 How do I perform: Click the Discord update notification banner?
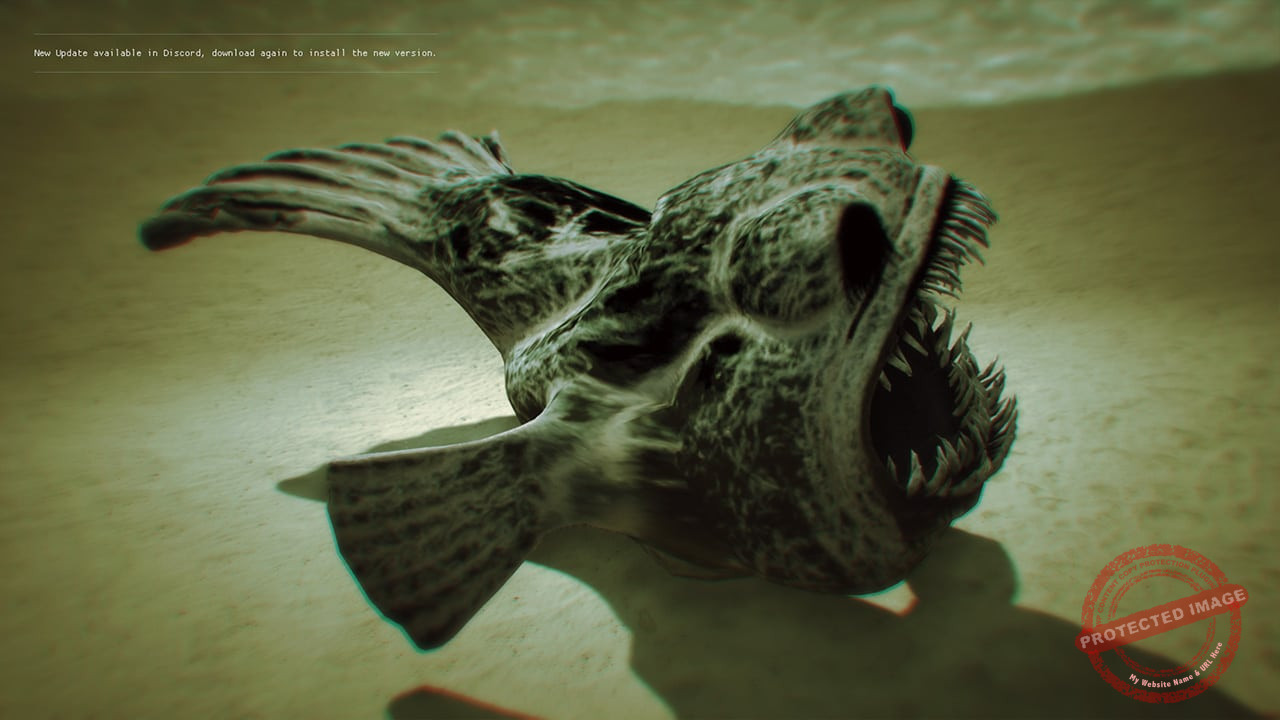(235, 53)
